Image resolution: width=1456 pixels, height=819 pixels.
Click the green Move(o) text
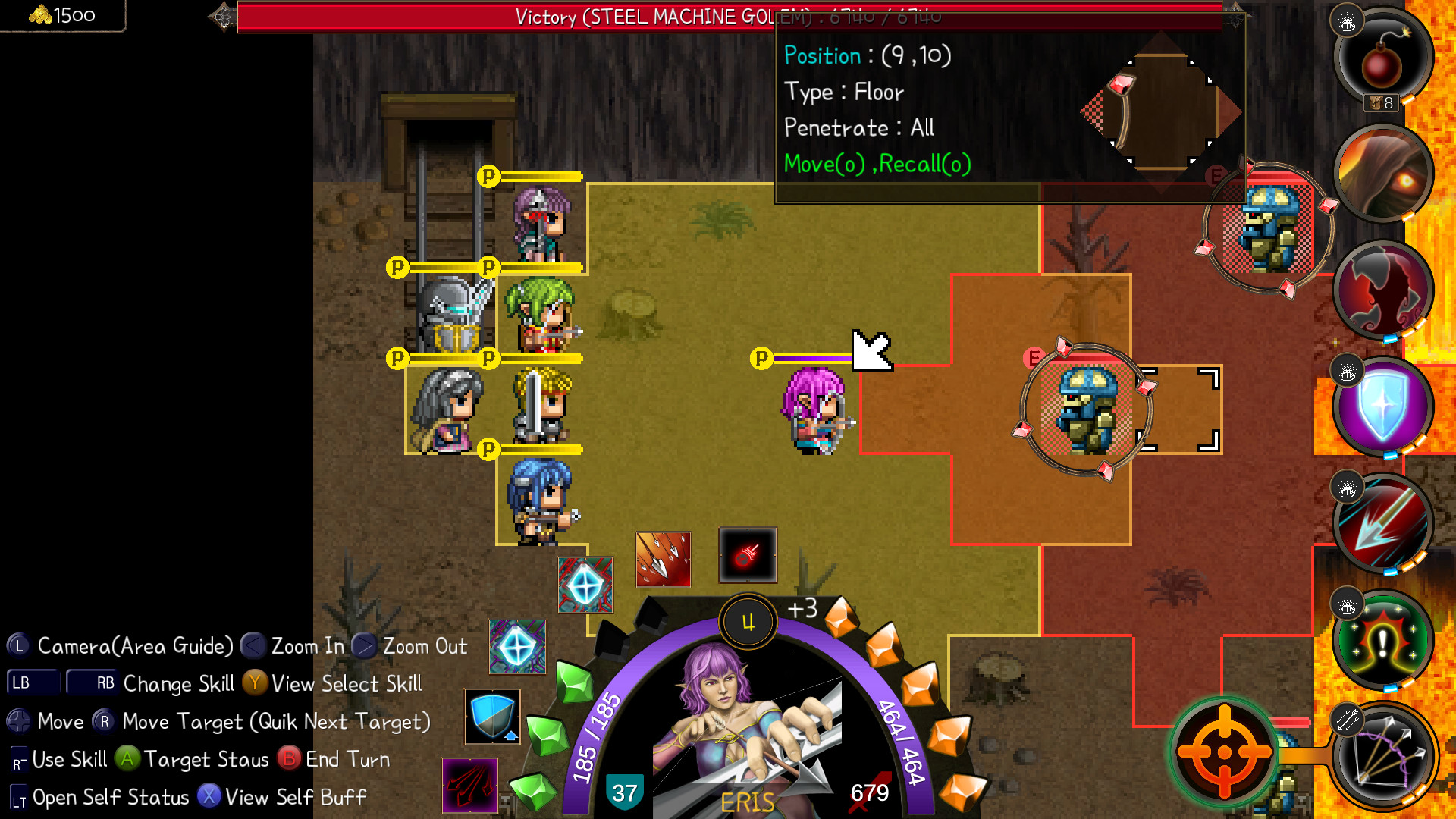pyautogui.click(x=821, y=164)
